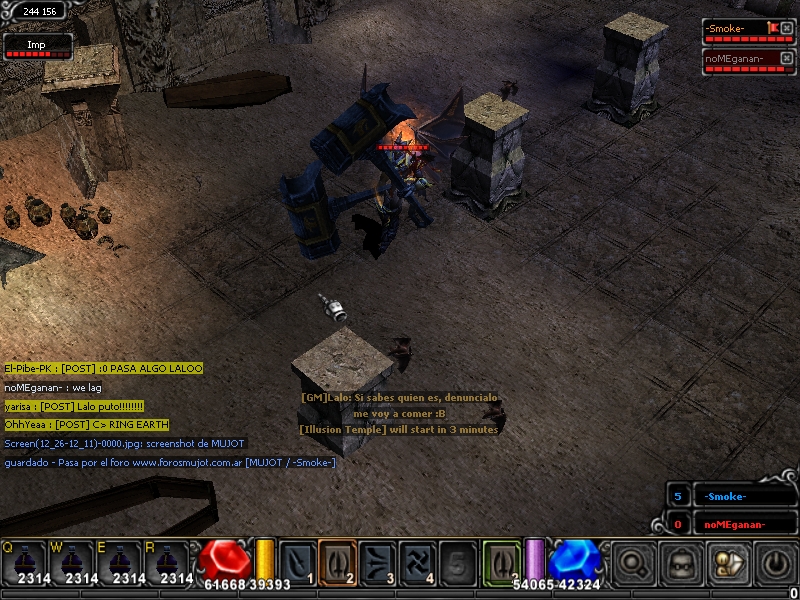Use the potion in the E slot
The height and width of the screenshot is (600, 800).
pos(119,561)
